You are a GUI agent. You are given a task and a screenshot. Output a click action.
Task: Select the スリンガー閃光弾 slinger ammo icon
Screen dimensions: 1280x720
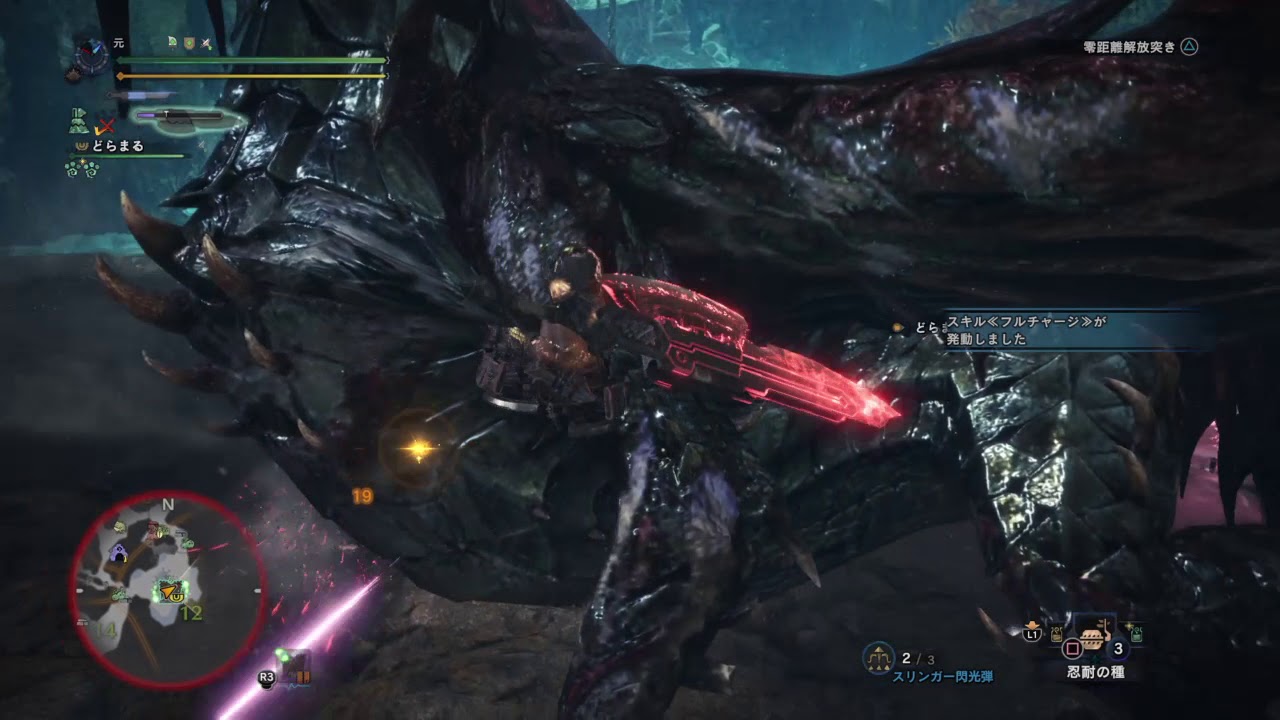coord(878,656)
